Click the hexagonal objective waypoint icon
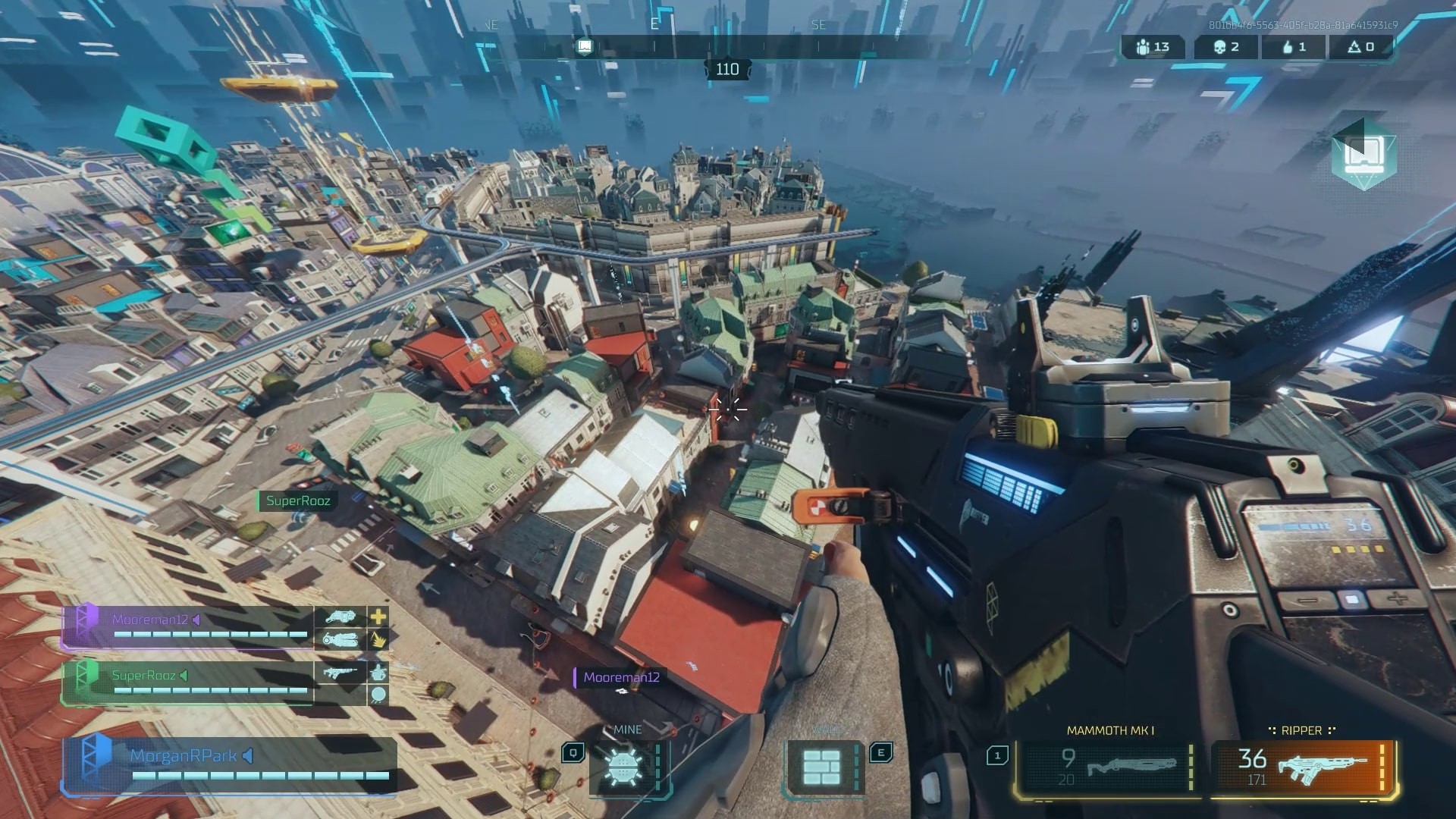This screenshot has height=819, width=1456. 1363,155
